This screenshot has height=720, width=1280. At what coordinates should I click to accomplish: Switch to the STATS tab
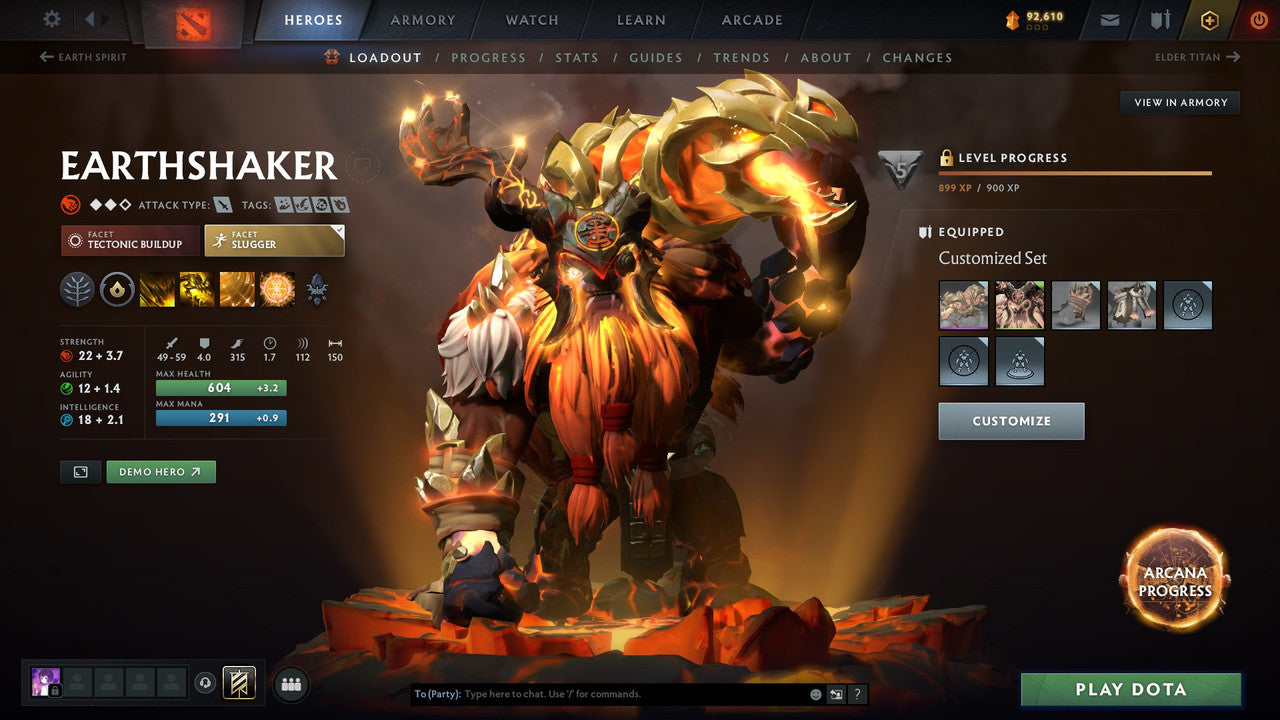[577, 57]
